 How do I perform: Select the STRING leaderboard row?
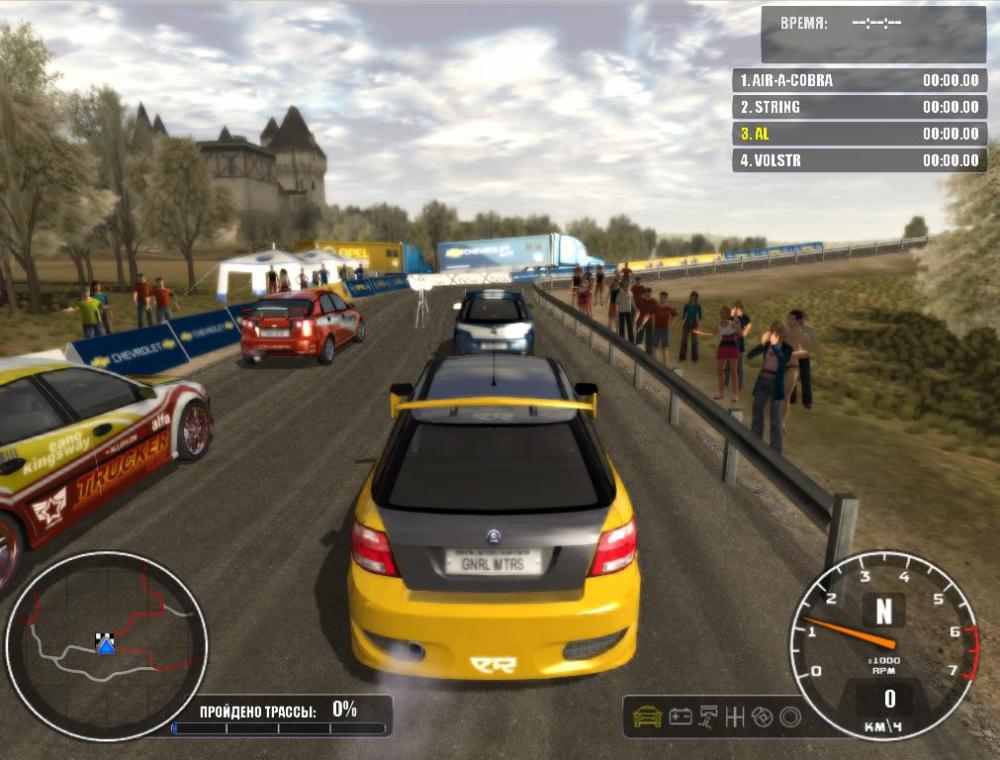(859, 107)
